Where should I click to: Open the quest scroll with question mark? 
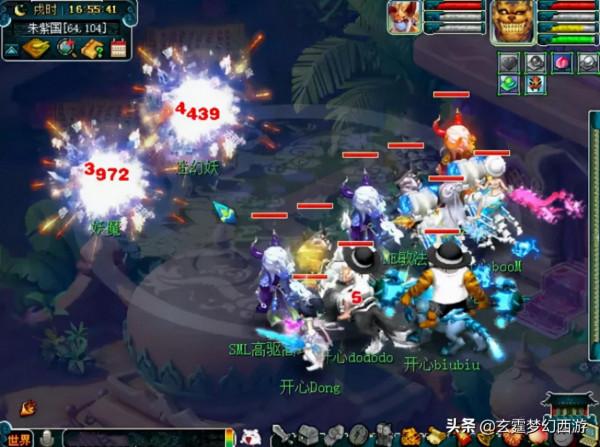click(93, 48)
